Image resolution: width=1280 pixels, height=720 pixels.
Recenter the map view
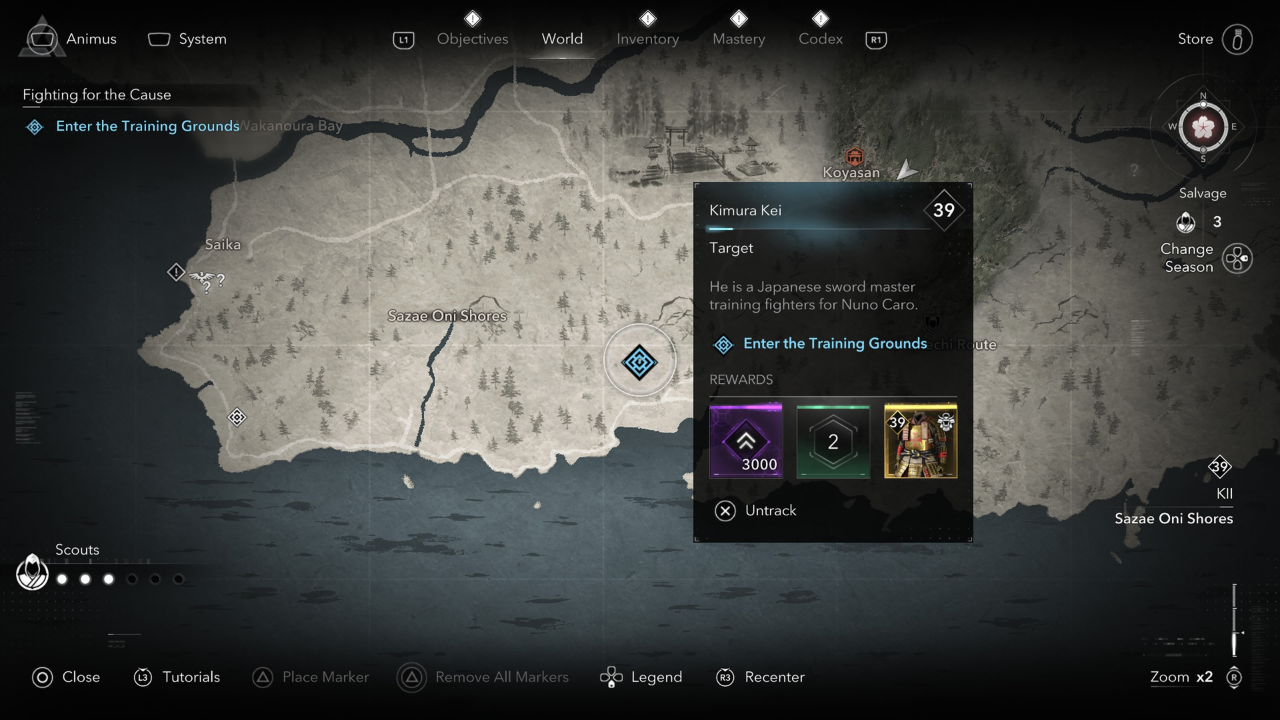pyautogui.click(x=760, y=677)
